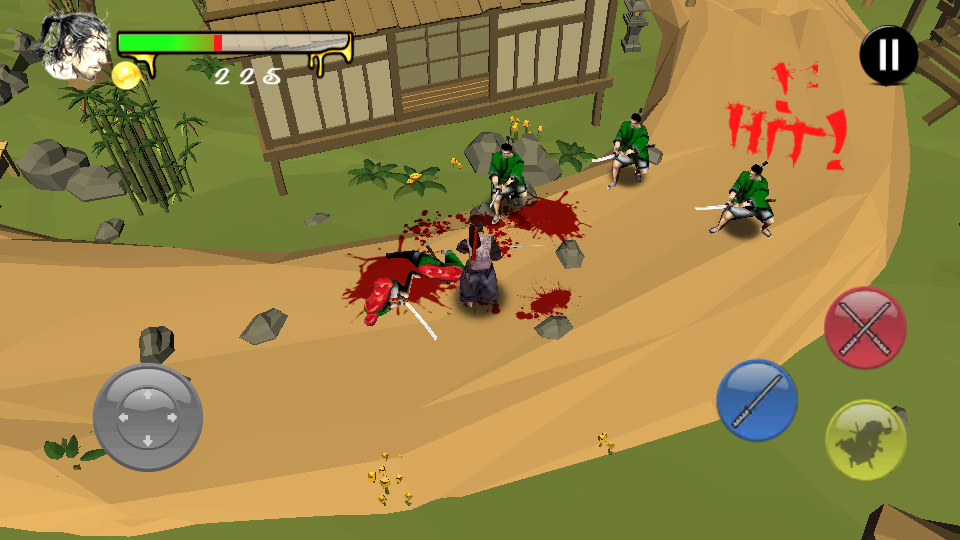Tap the virtual movement joystick
Image resolution: width=960 pixels, height=540 pixels.
tap(148, 417)
